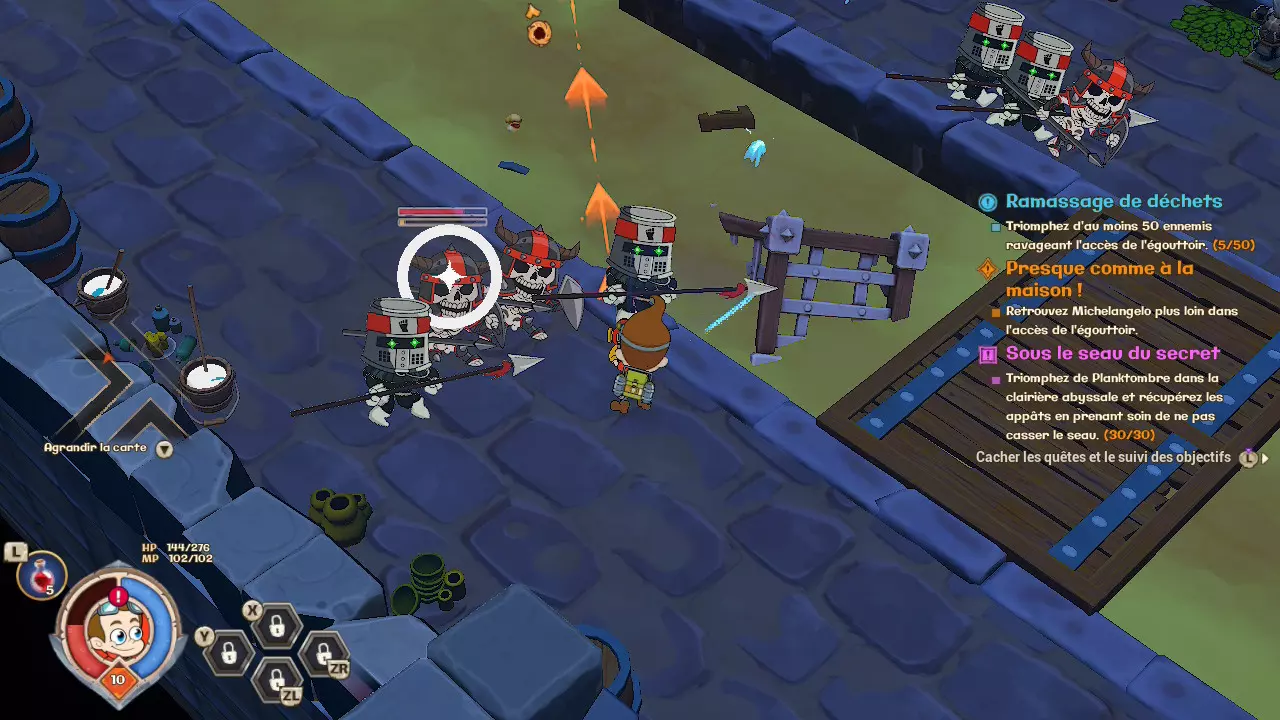Click the locked skill slot marked ZR
This screenshot has height=720, width=1280.
point(322,655)
